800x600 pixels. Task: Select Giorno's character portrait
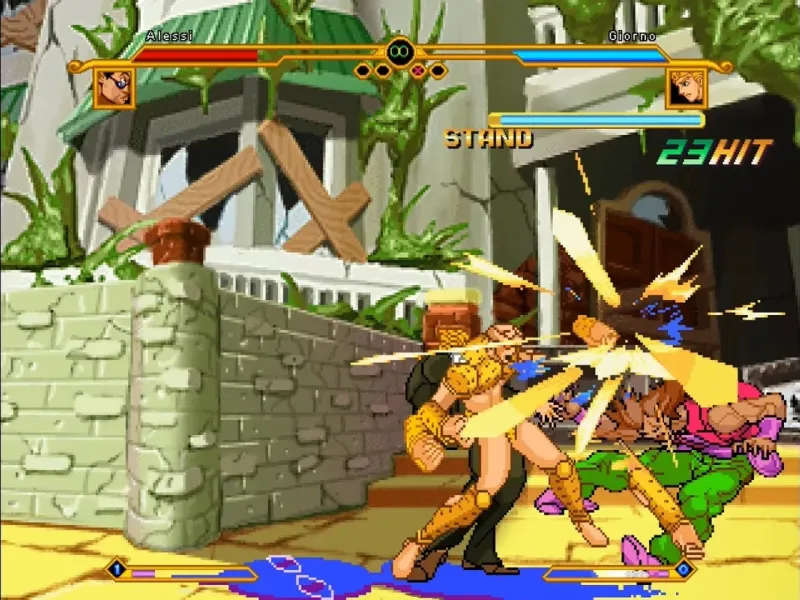(685, 88)
